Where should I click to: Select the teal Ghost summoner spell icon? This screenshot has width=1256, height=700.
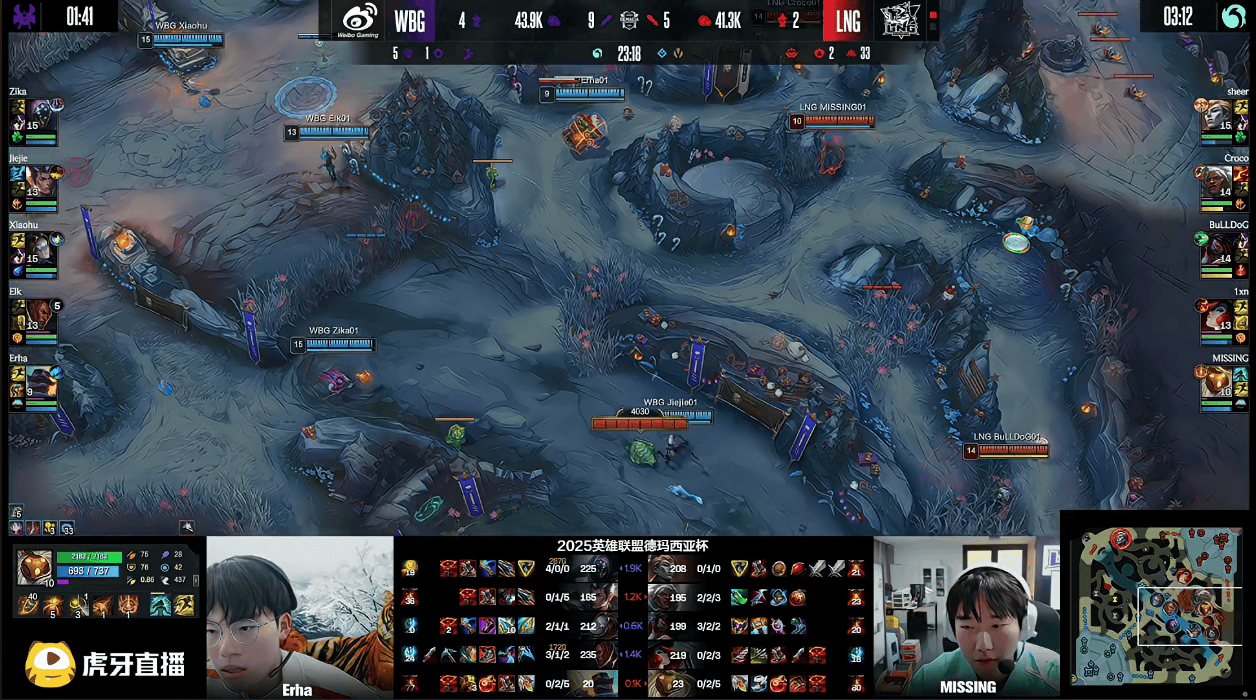point(159,605)
